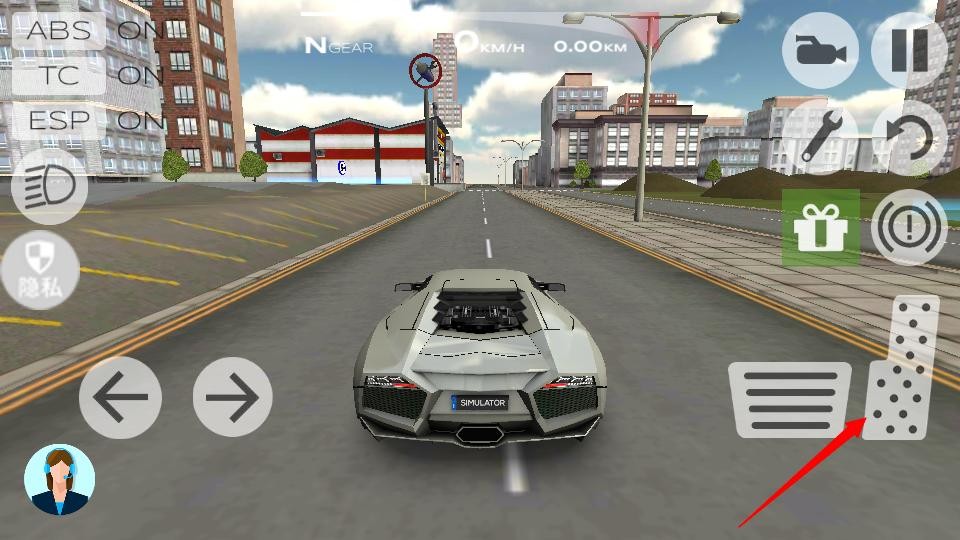The height and width of the screenshot is (540, 960).
Task: Open the green gift box reward
Action: pos(820,228)
